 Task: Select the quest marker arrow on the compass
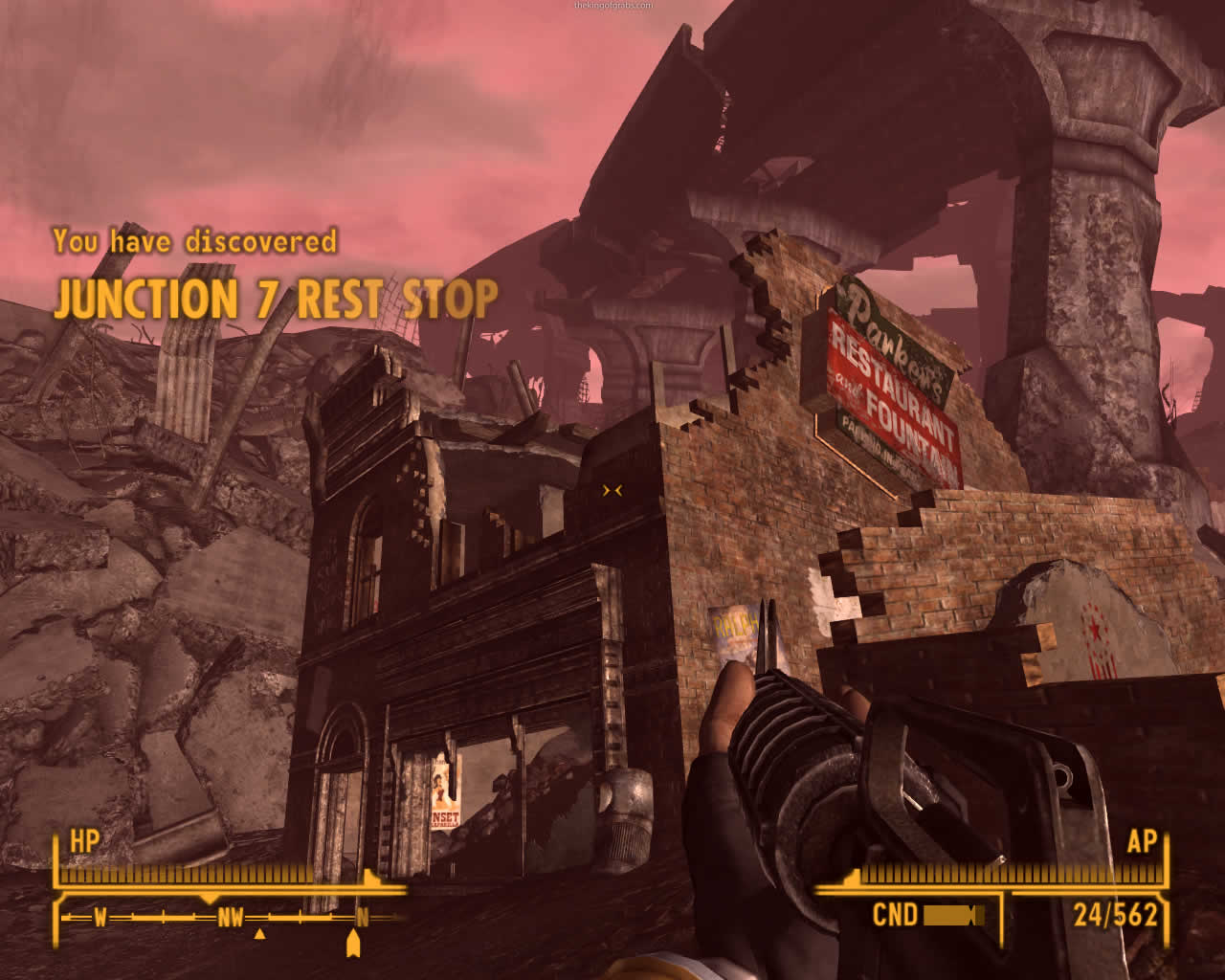(352, 946)
